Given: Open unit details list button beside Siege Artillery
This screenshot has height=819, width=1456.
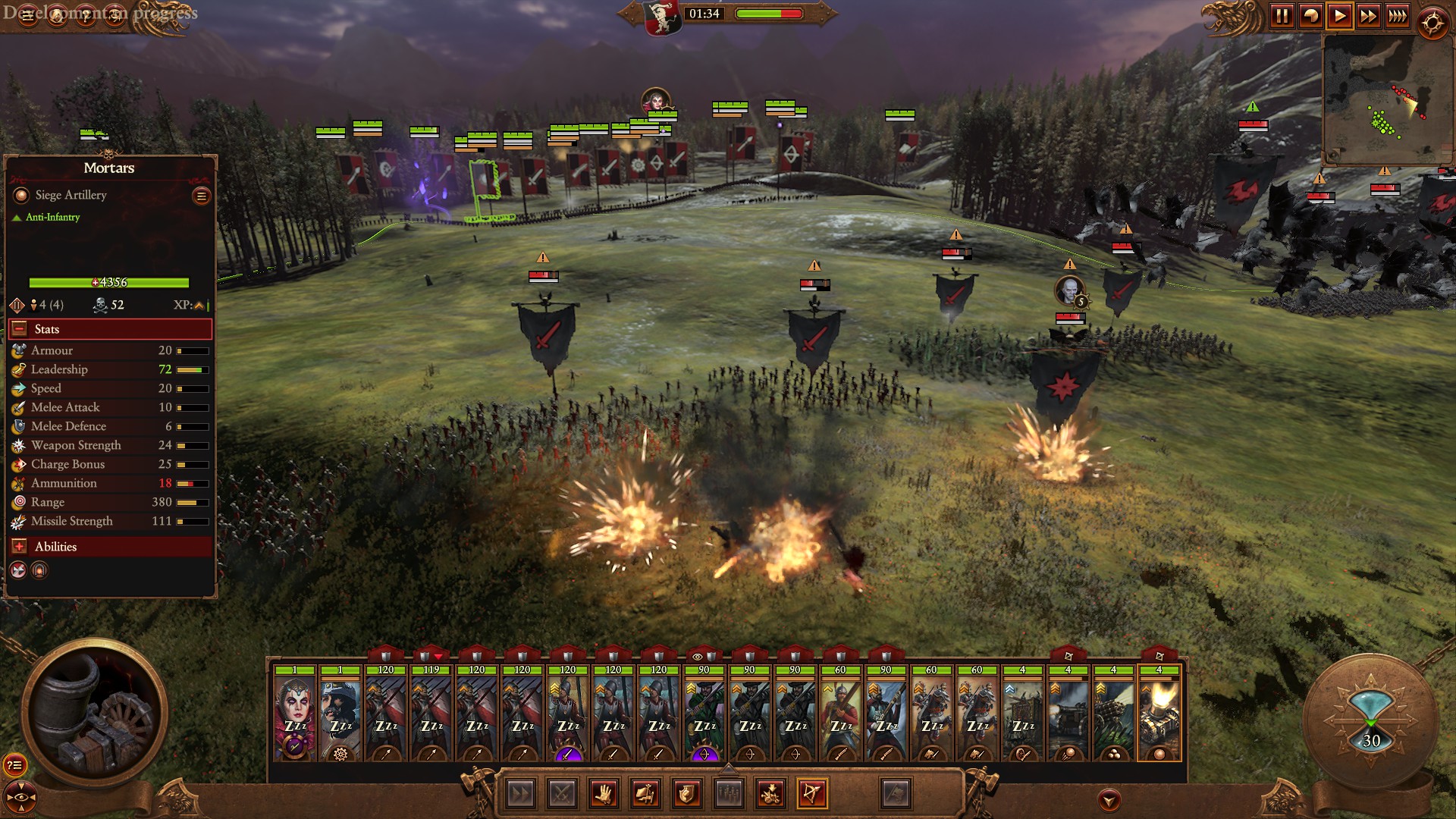Looking at the screenshot, I should click(x=201, y=196).
